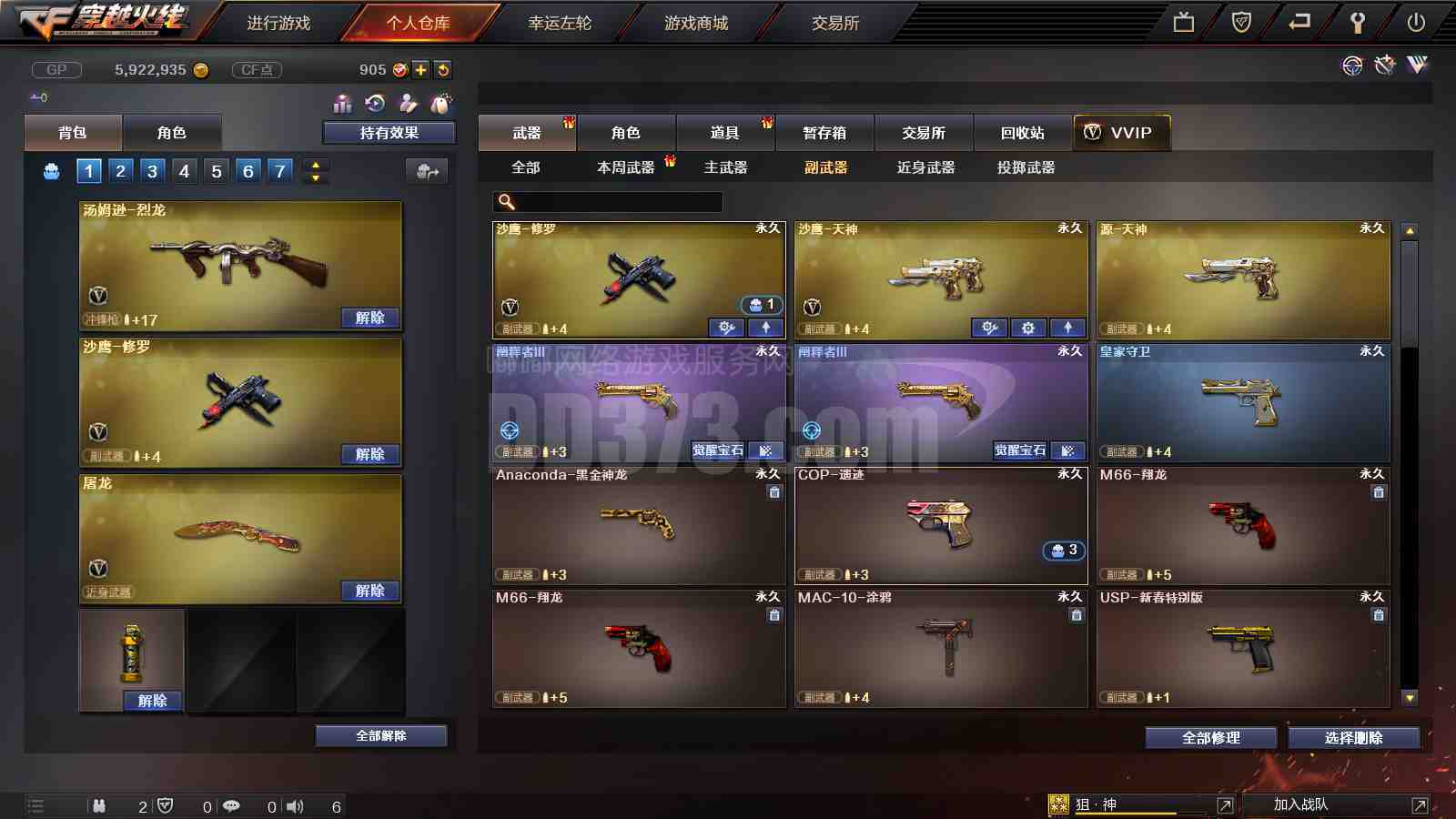This screenshot has height=819, width=1456.
Task: Click the 选择删除 button
Action: [1353, 738]
